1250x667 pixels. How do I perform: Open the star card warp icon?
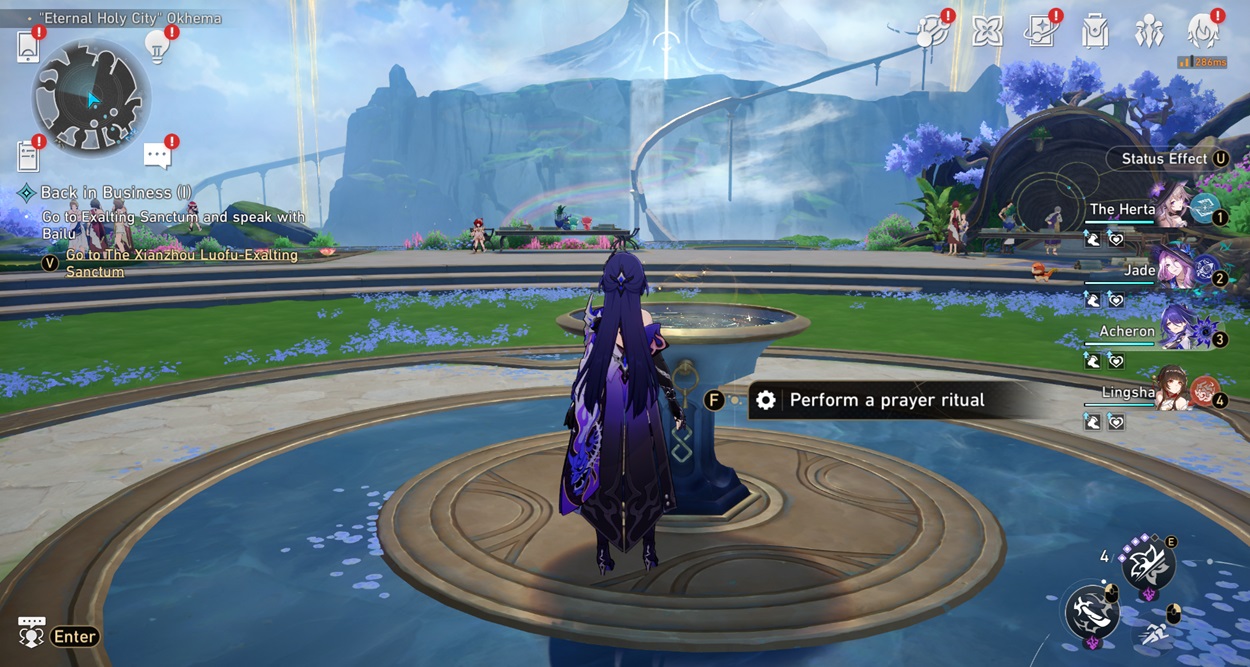point(1042,31)
